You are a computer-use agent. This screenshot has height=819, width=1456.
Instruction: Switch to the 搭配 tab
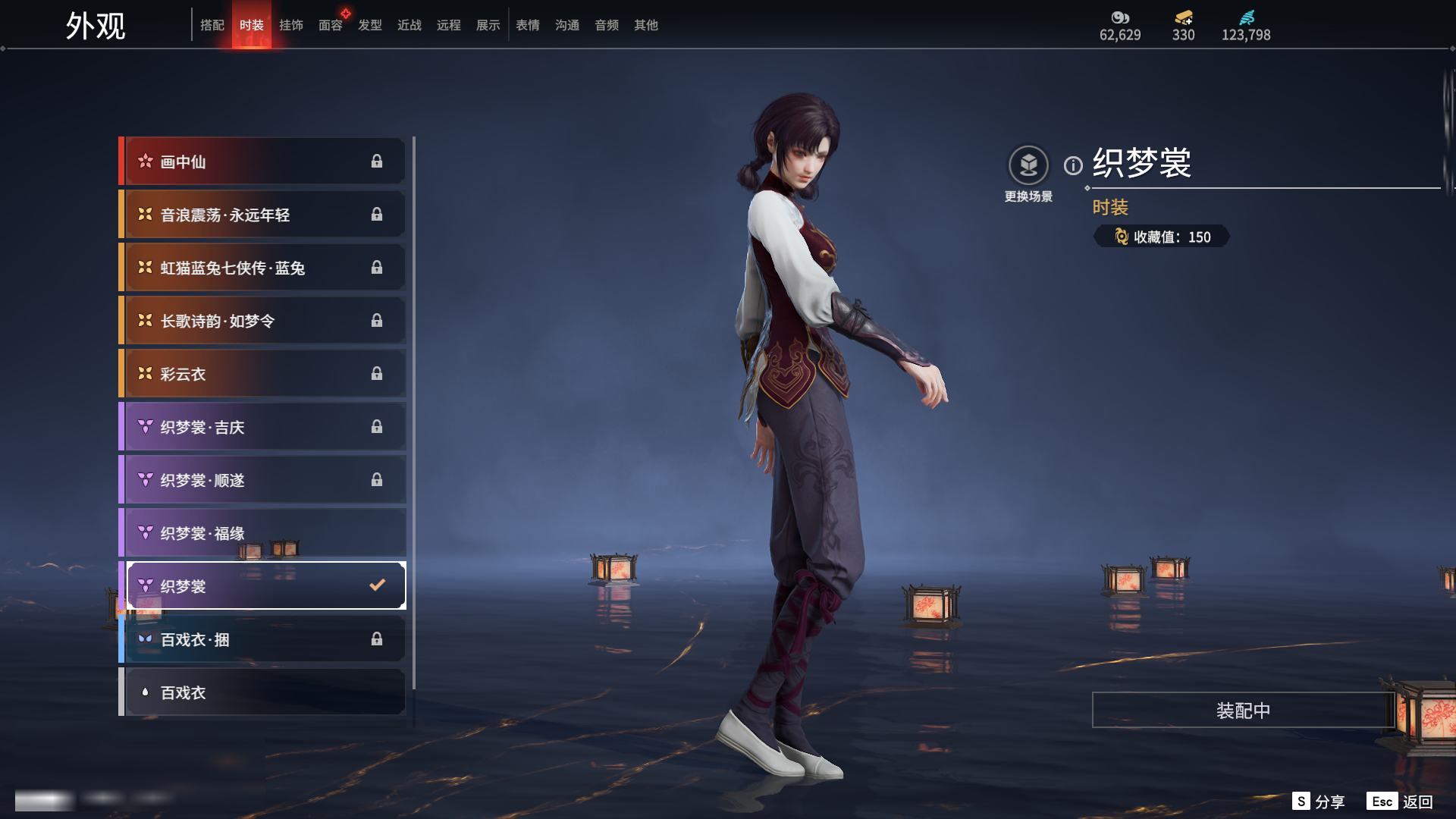click(212, 25)
